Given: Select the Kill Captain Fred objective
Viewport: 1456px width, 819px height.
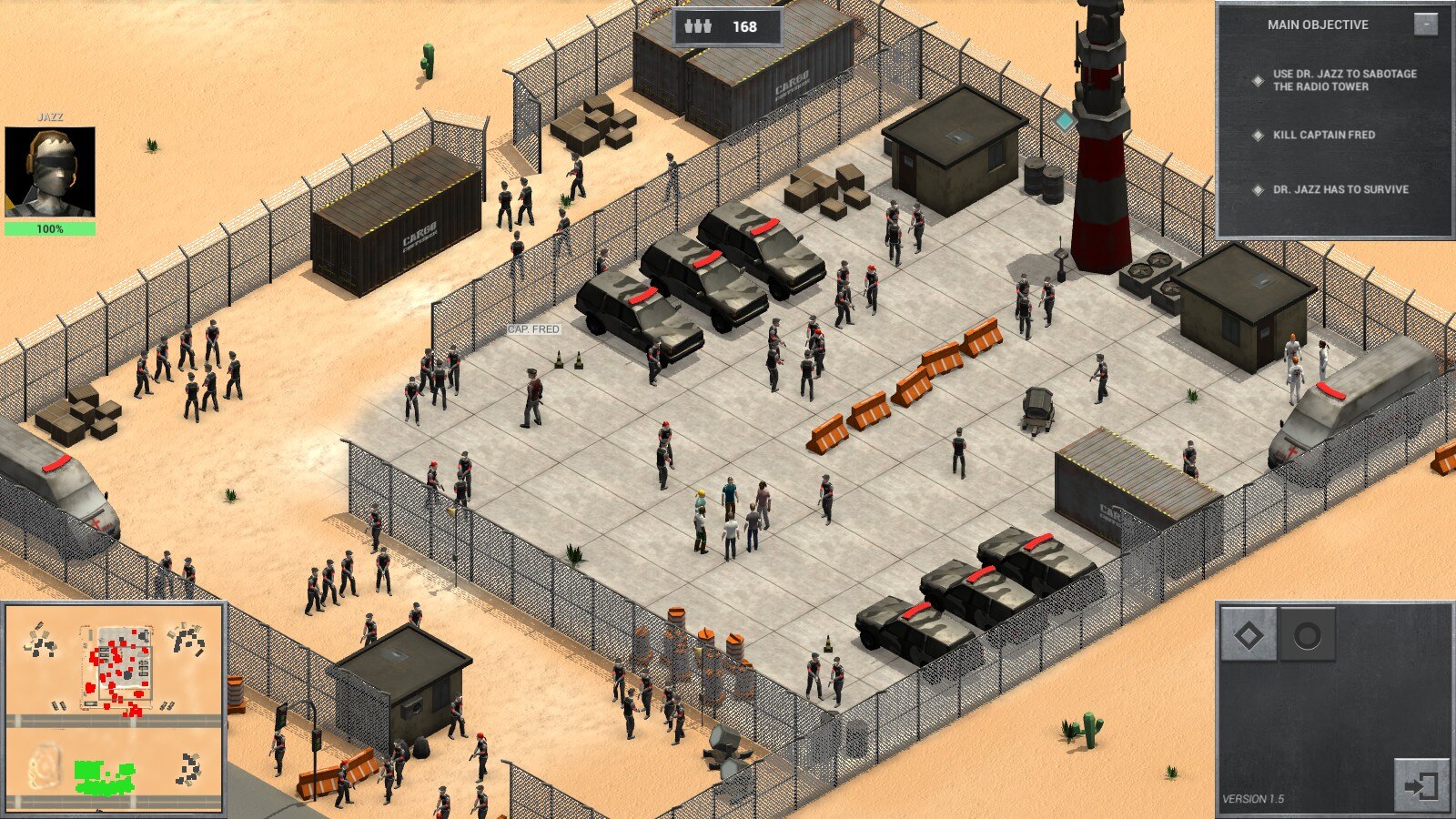Looking at the screenshot, I should click(x=1323, y=135).
